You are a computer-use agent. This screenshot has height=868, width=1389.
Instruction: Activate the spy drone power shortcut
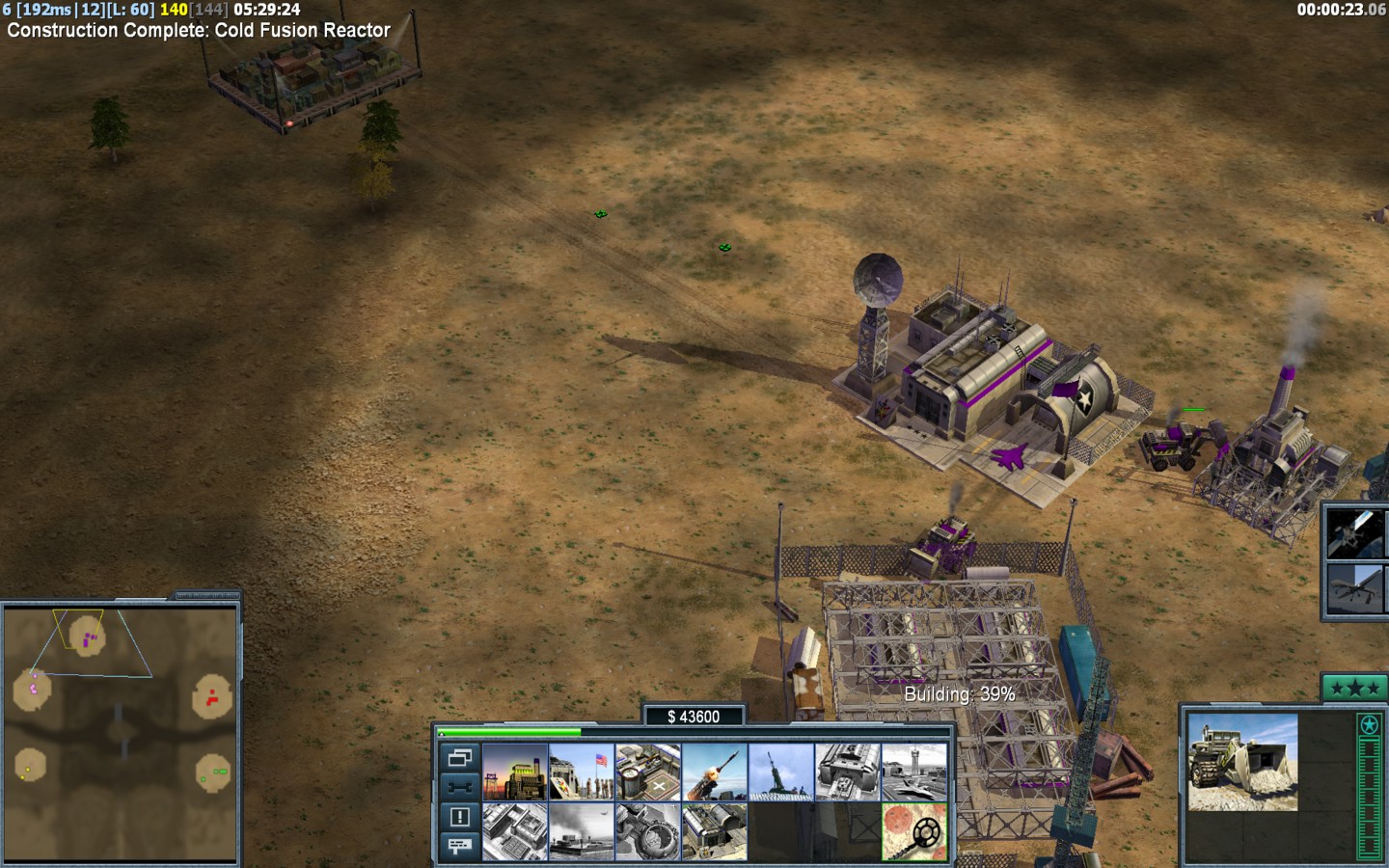click(1354, 587)
